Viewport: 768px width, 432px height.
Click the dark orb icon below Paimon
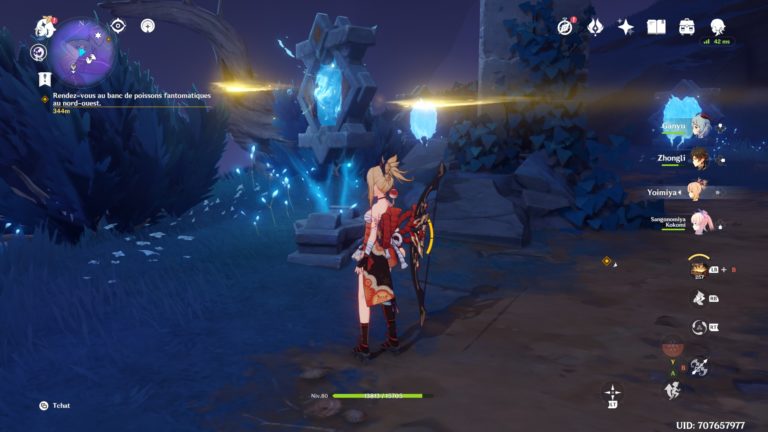click(x=39, y=53)
